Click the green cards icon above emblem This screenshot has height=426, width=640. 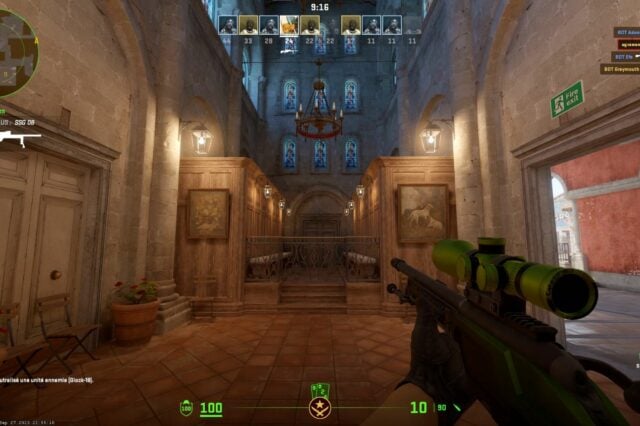click(x=320, y=389)
